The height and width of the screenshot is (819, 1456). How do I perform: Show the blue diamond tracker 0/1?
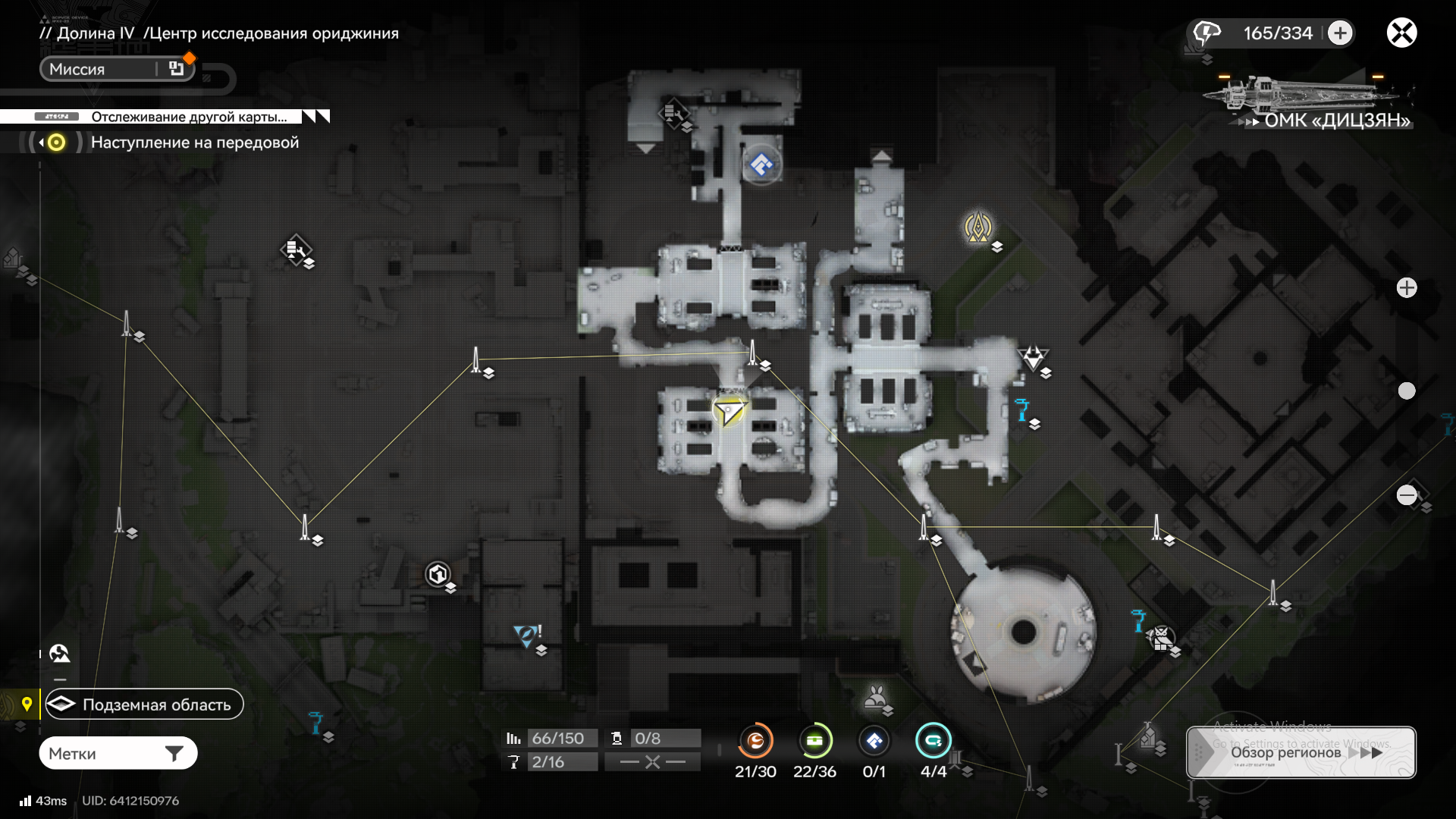pyautogui.click(x=874, y=741)
